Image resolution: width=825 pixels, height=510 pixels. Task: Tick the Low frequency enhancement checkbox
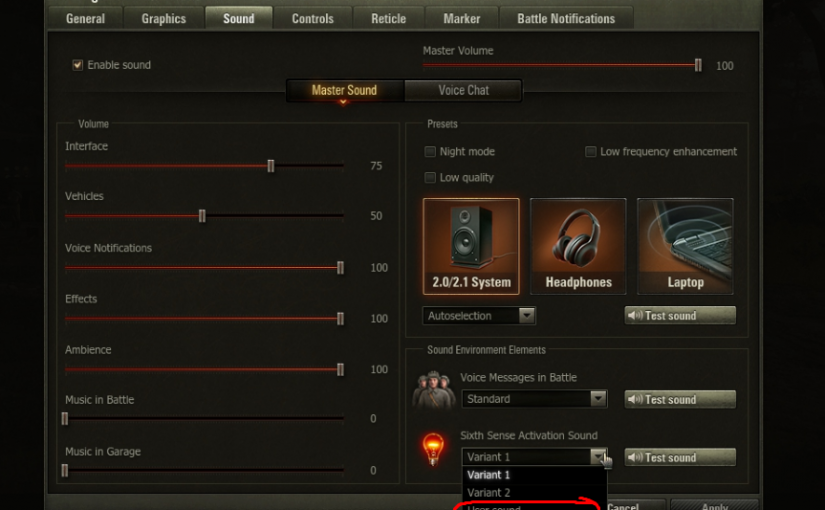(x=591, y=152)
